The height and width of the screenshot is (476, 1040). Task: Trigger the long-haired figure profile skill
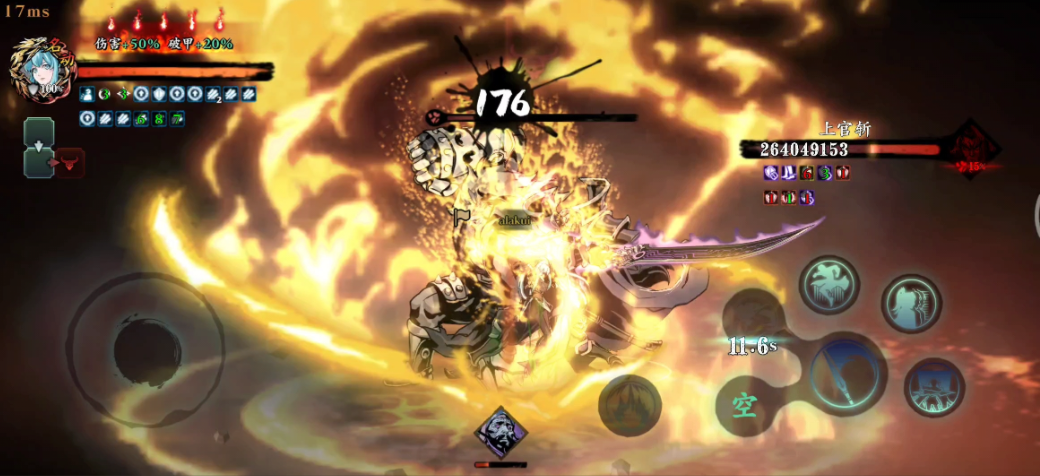coord(911,304)
